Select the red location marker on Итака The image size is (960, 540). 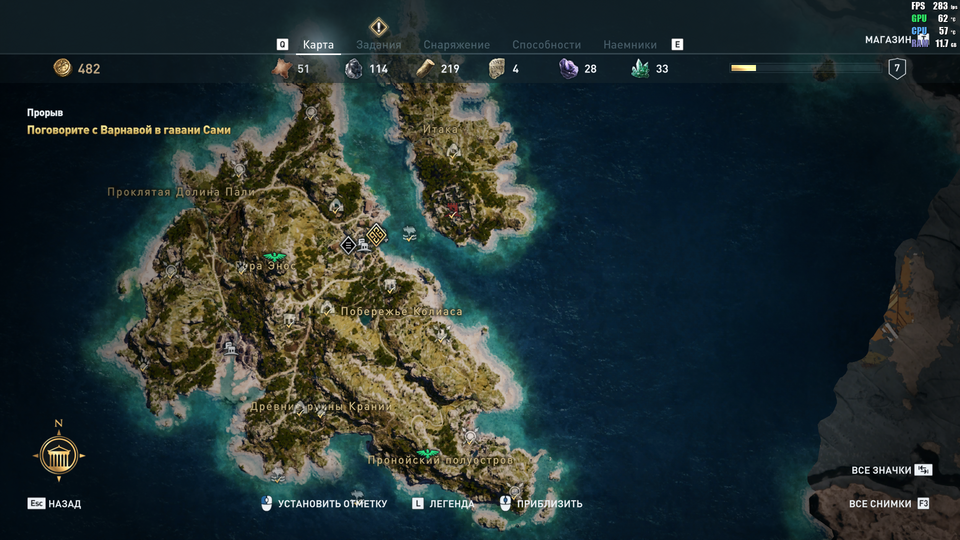[x=453, y=211]
